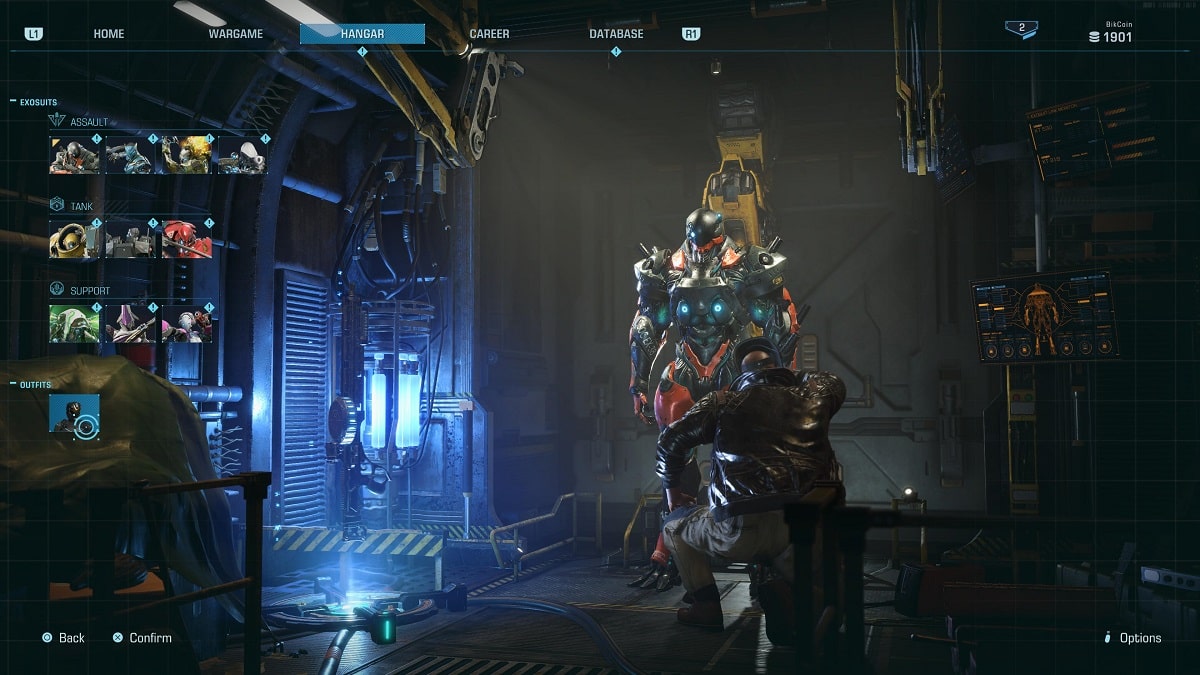This screenshot has width=1200, height=675.
Task: Collapse the Outfits section header
Action: coord(35,385)
